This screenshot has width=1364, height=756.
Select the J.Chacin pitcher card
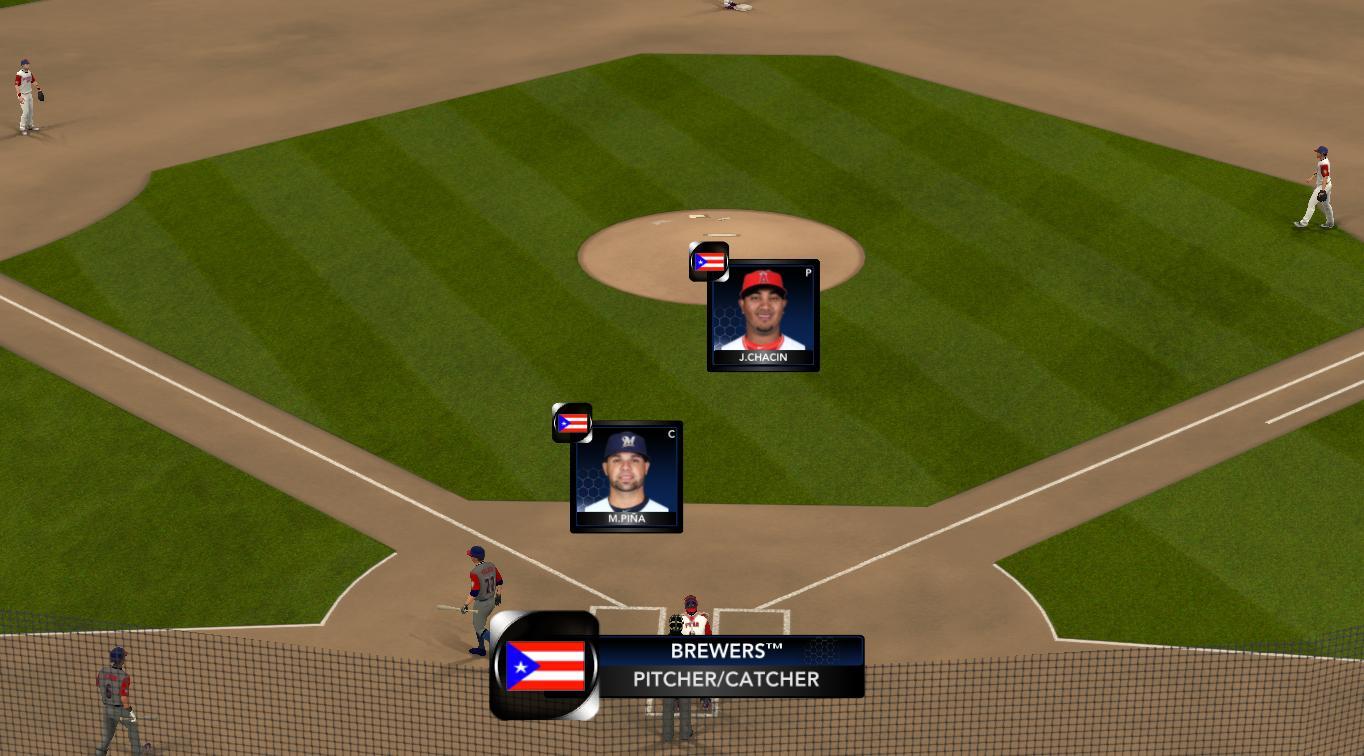tap(763, 316)
